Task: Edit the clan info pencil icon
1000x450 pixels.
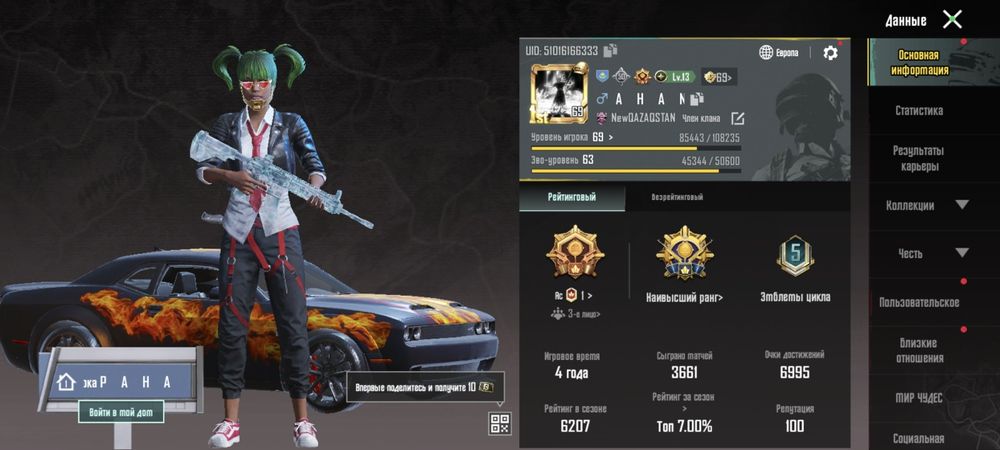Action: click(738, 118)
